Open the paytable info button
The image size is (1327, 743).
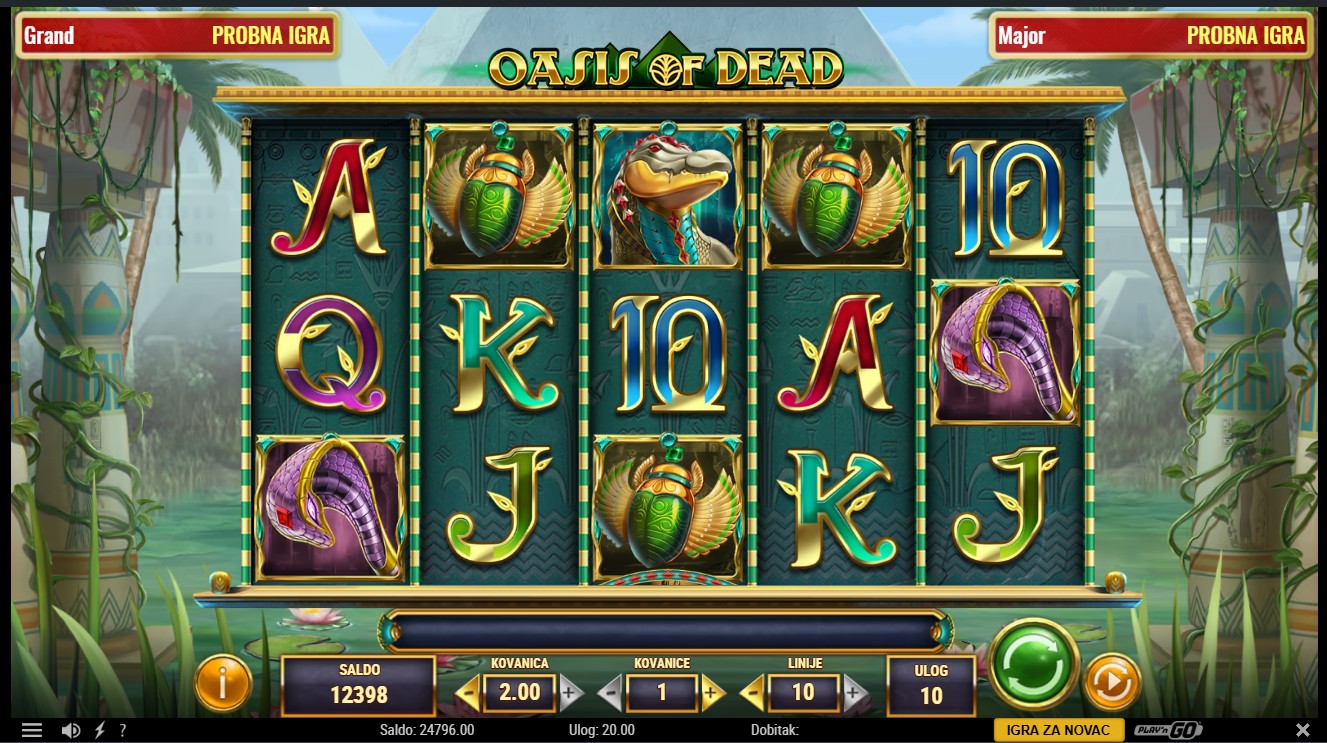pos(222,683)
